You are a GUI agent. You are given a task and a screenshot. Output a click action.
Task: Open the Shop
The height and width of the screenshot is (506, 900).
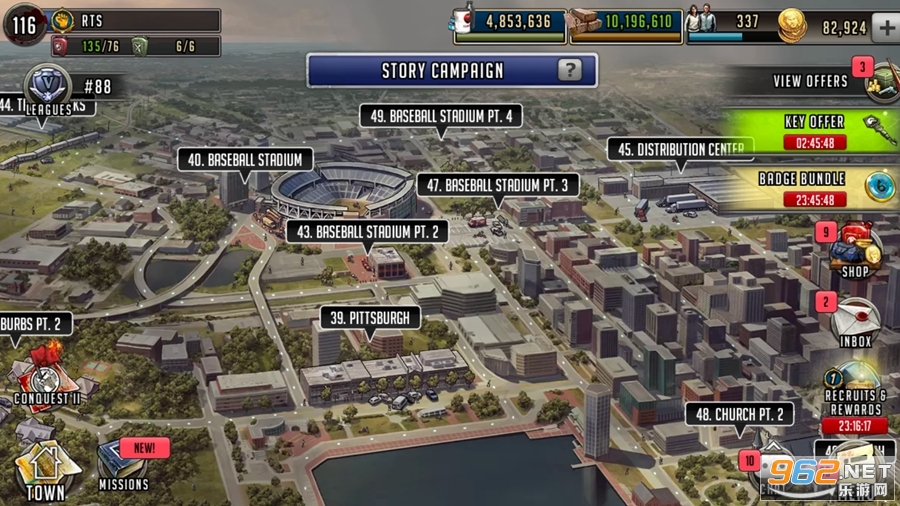(856, 253)
